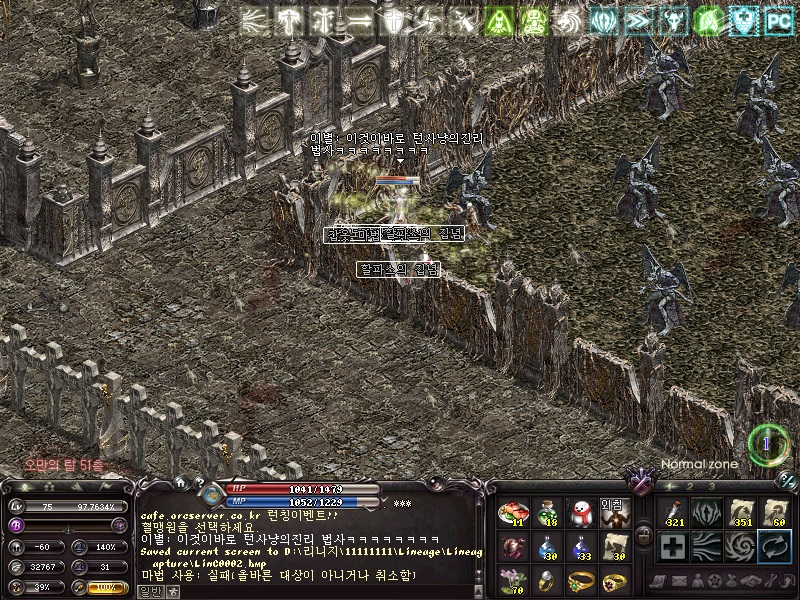Viewport: 800px width, 600px height.
Task: Activate the swirling vortex skill
Action: (x=741, y=547)
